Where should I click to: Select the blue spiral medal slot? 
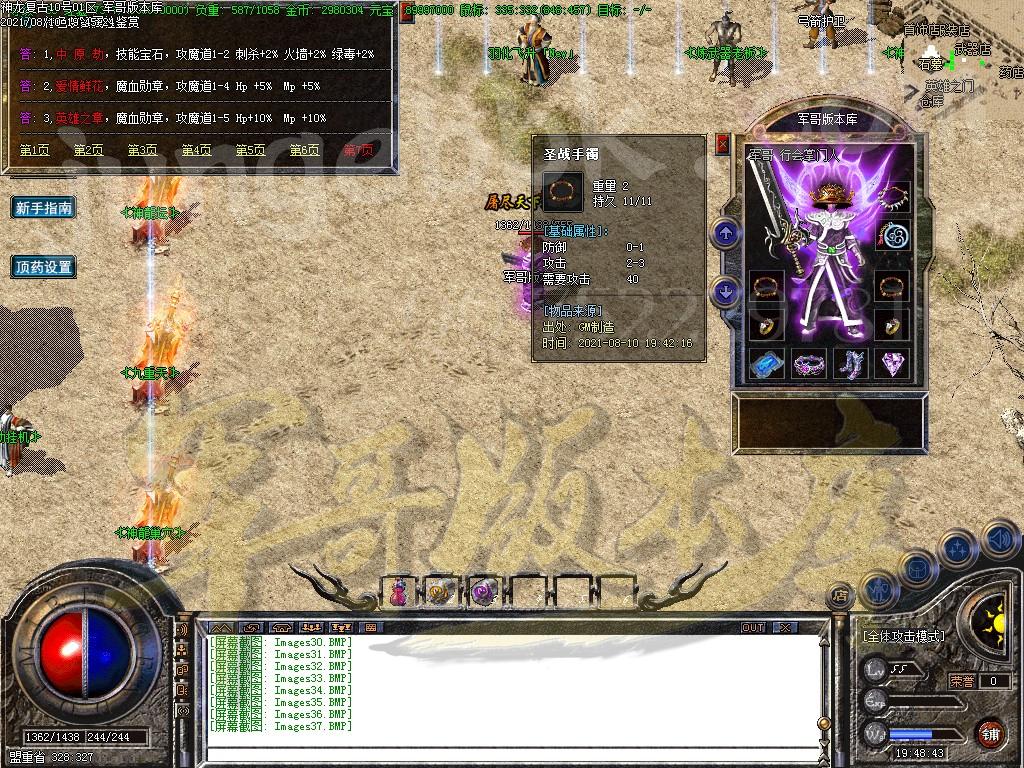[x=892, y=236]
